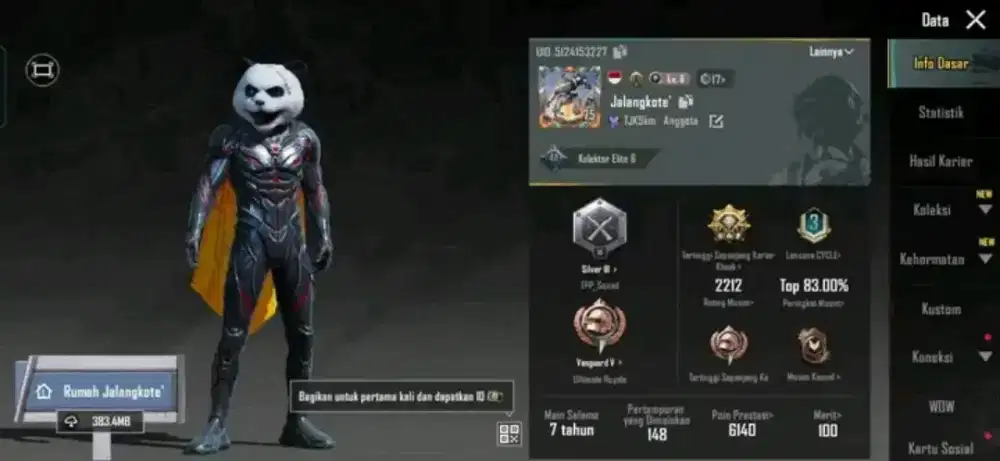
Task: Download the 383.4MB resource pack
Action: pos(100,422)
